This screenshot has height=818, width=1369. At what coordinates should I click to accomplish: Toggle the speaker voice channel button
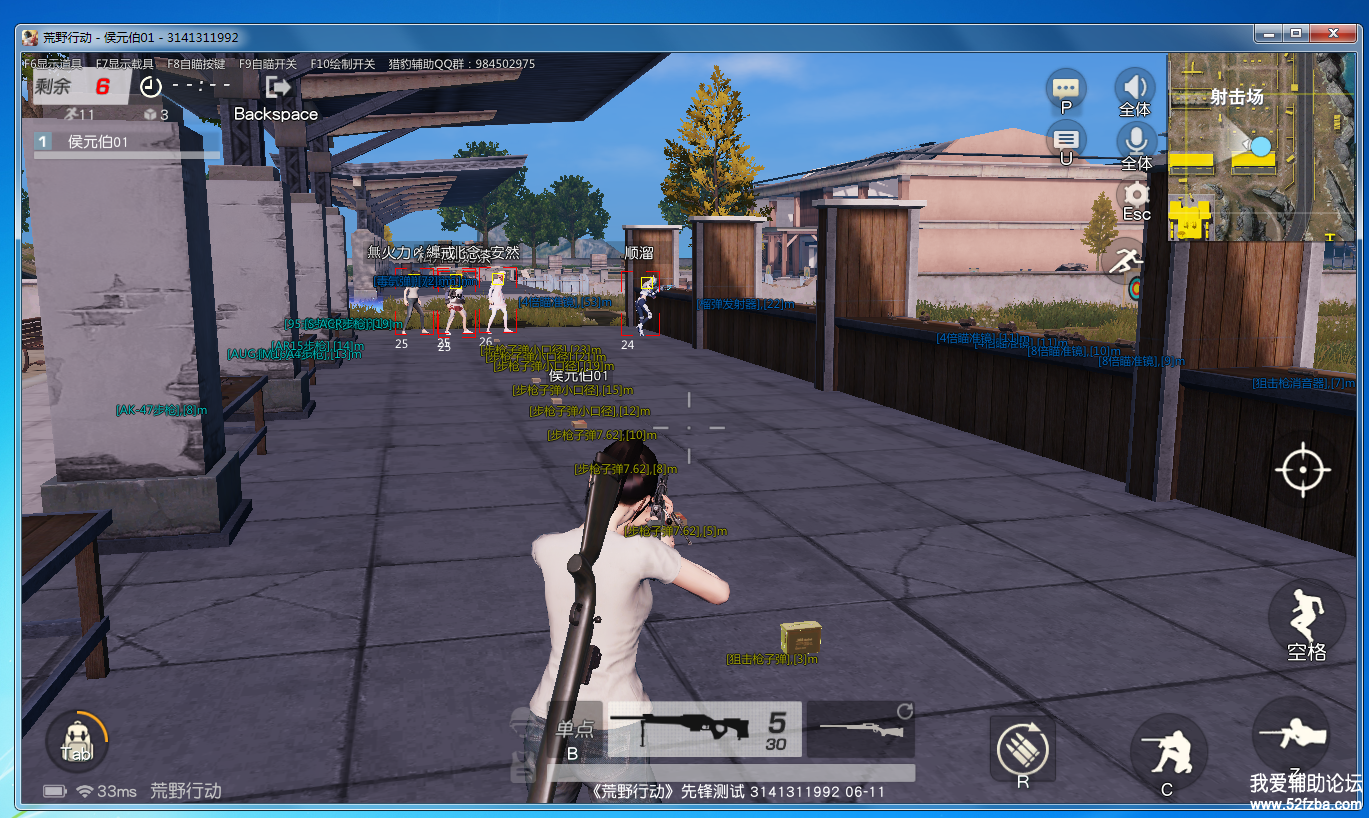(1135, 89)
